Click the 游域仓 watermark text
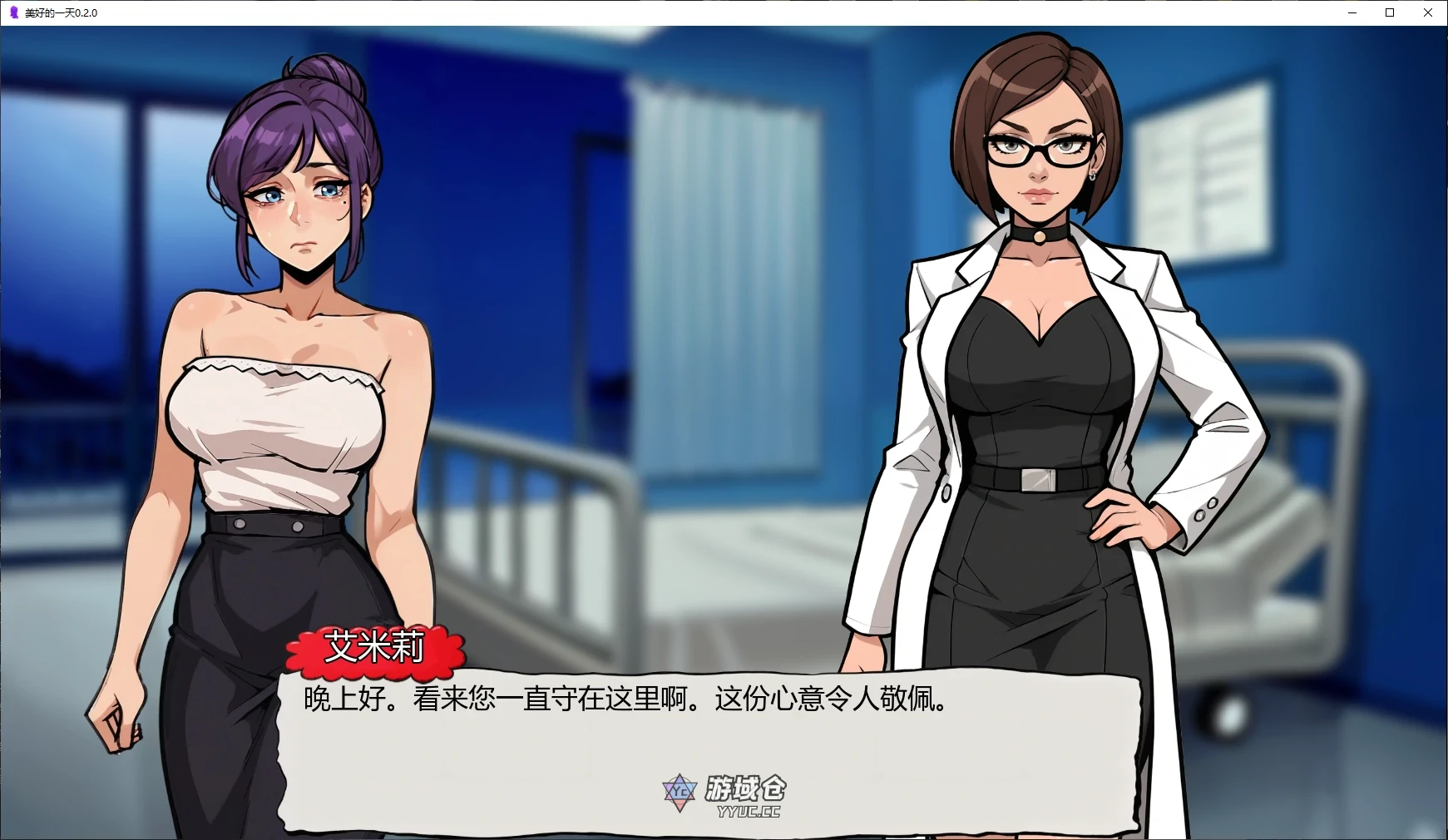The image size is (1448, 840). (x=747, y=787)
